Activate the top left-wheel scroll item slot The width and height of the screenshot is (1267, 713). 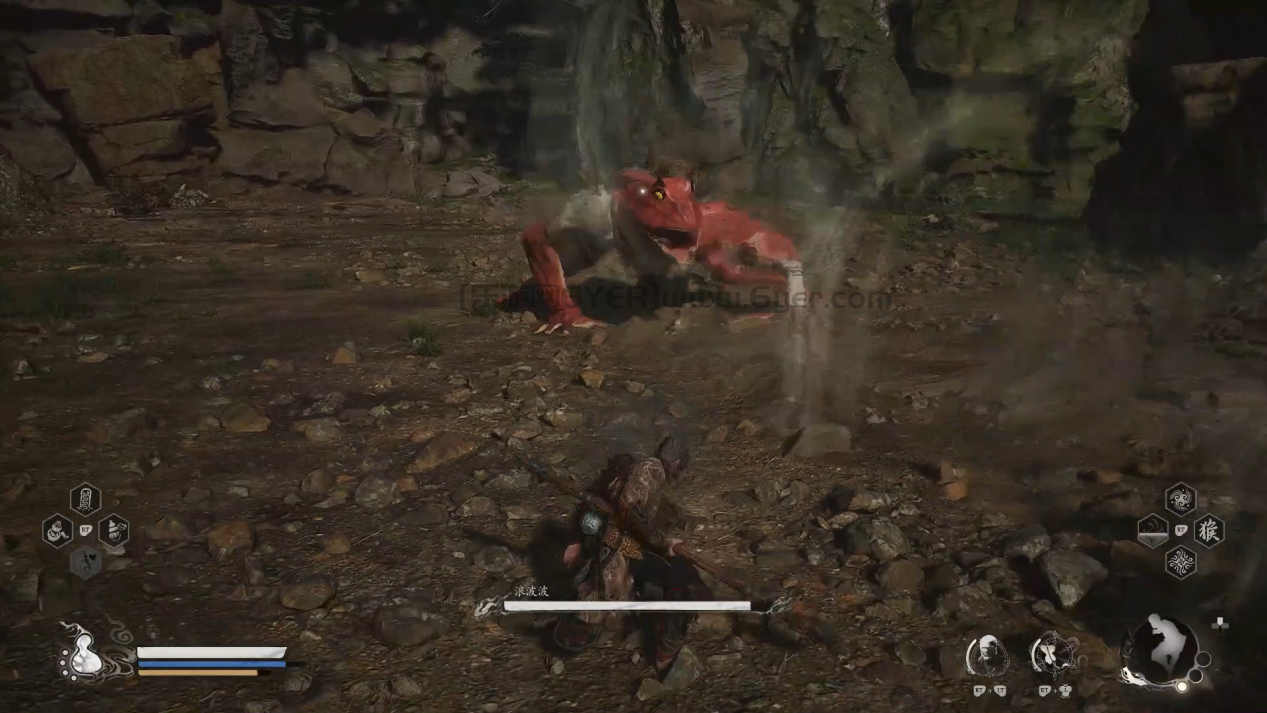coord(85,498)
